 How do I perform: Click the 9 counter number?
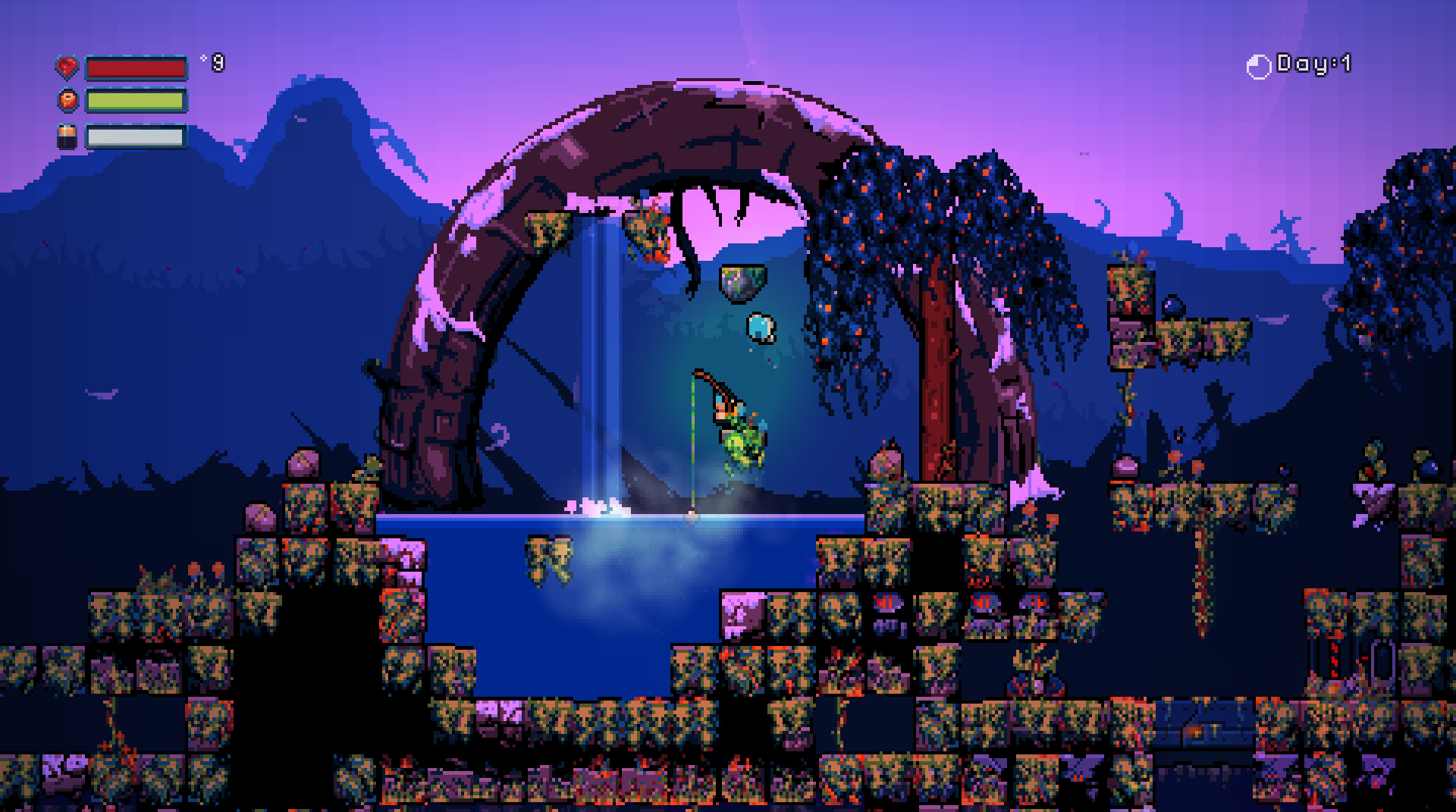[218, 62]
